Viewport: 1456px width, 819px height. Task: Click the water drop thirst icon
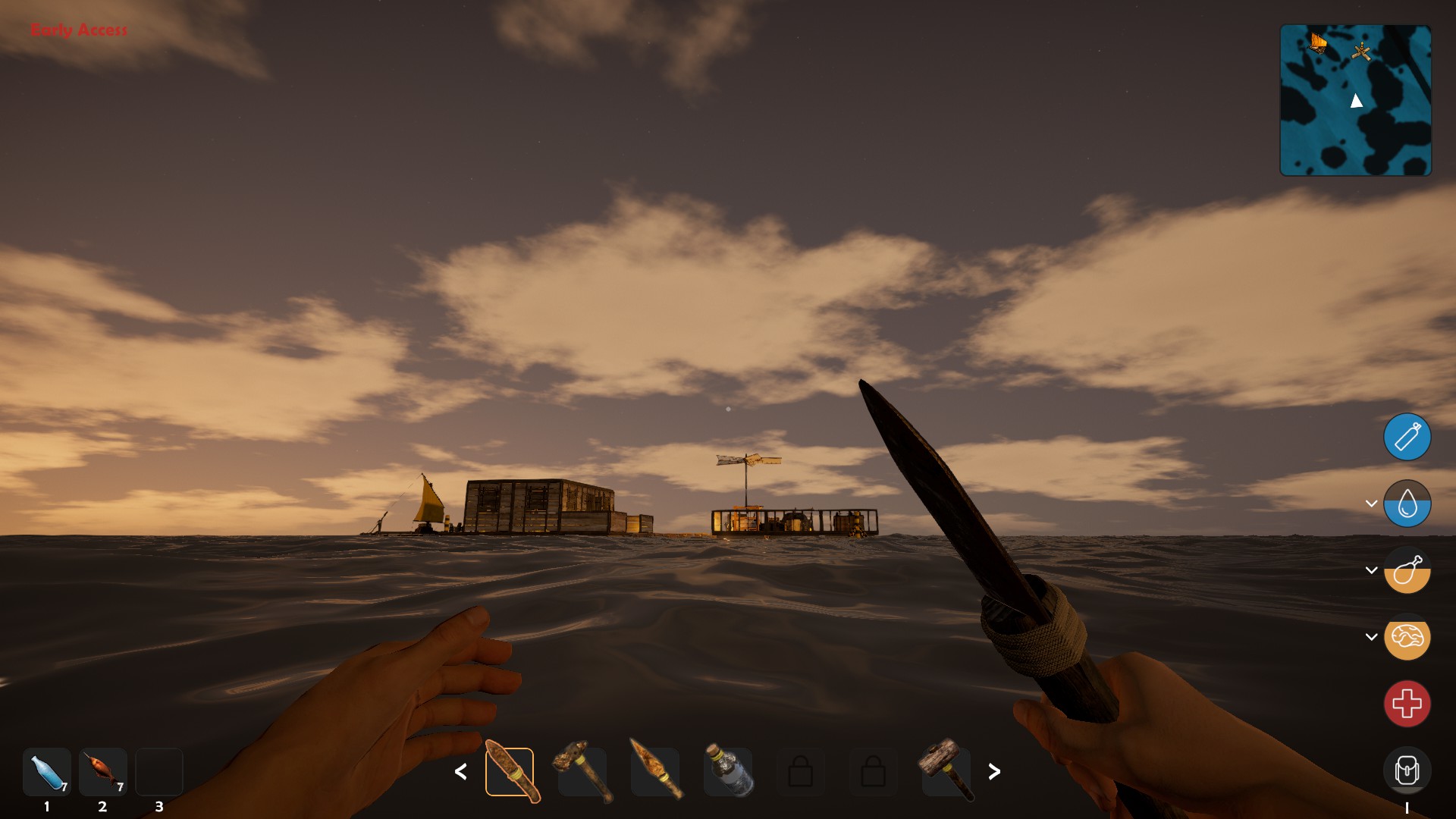1407,504
